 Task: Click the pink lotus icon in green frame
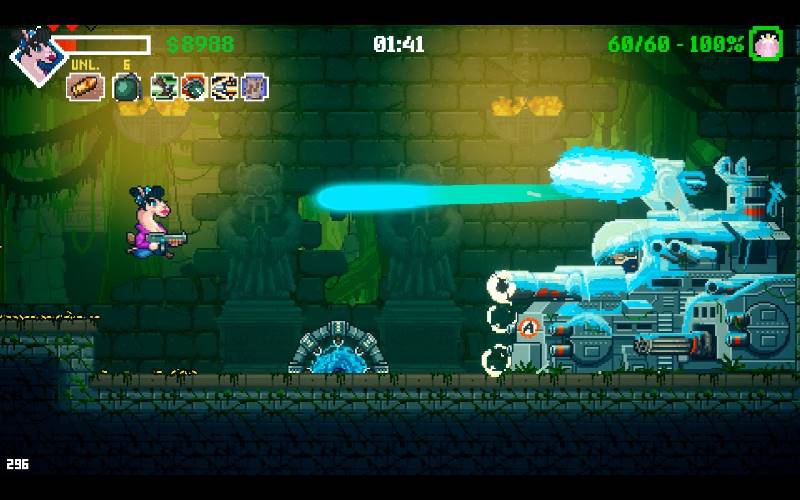[x=765, y=43]
